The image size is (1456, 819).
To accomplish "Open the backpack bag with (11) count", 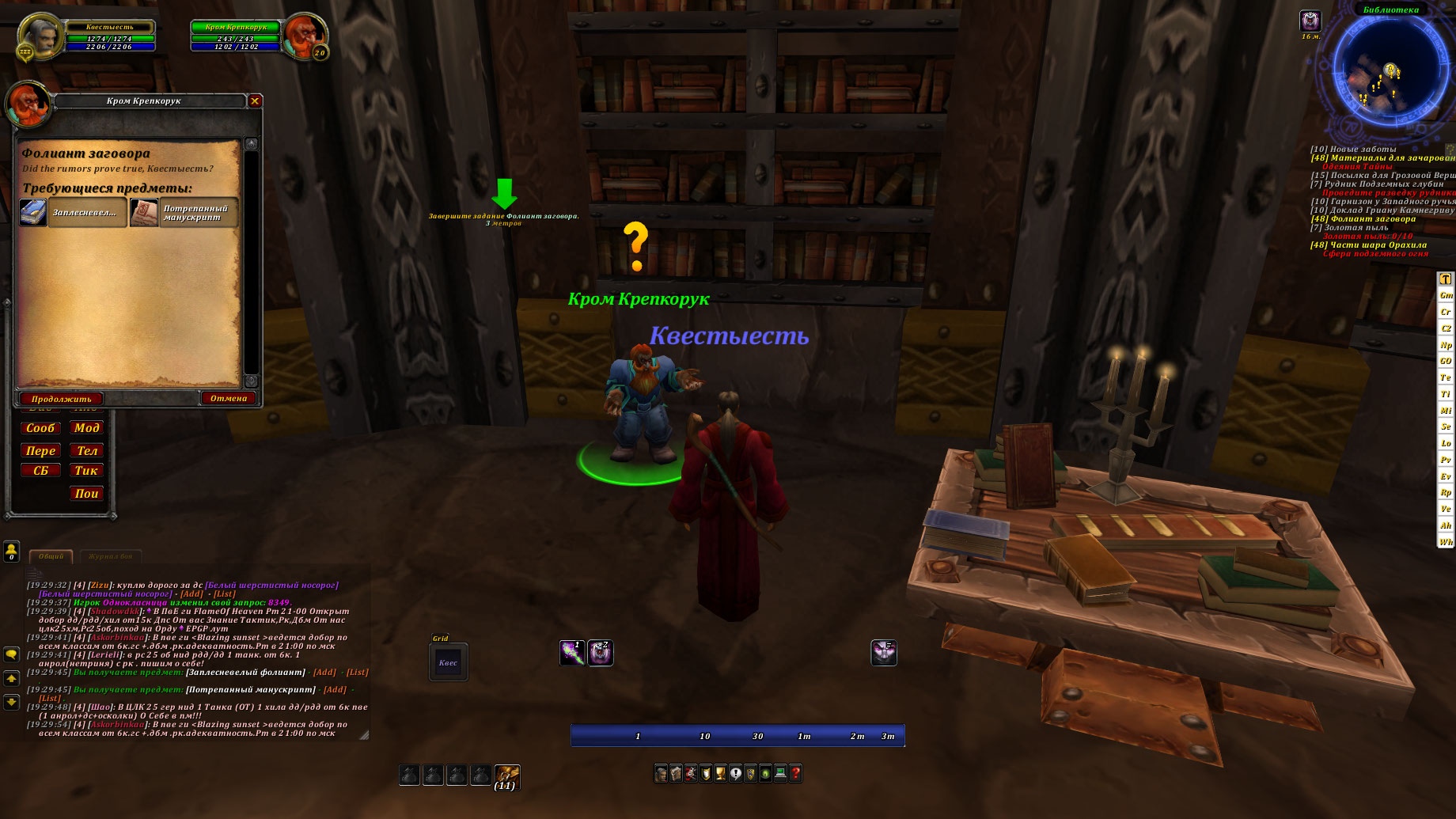I will (506, 775).
